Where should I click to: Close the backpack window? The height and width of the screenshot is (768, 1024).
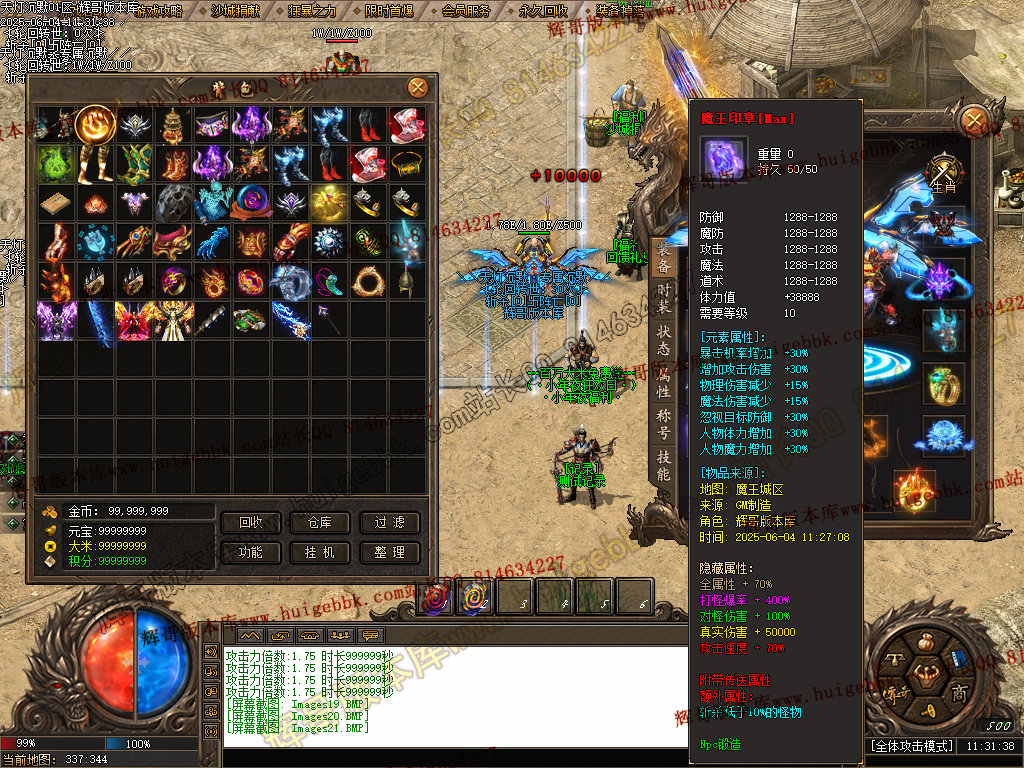pos(417,87)
